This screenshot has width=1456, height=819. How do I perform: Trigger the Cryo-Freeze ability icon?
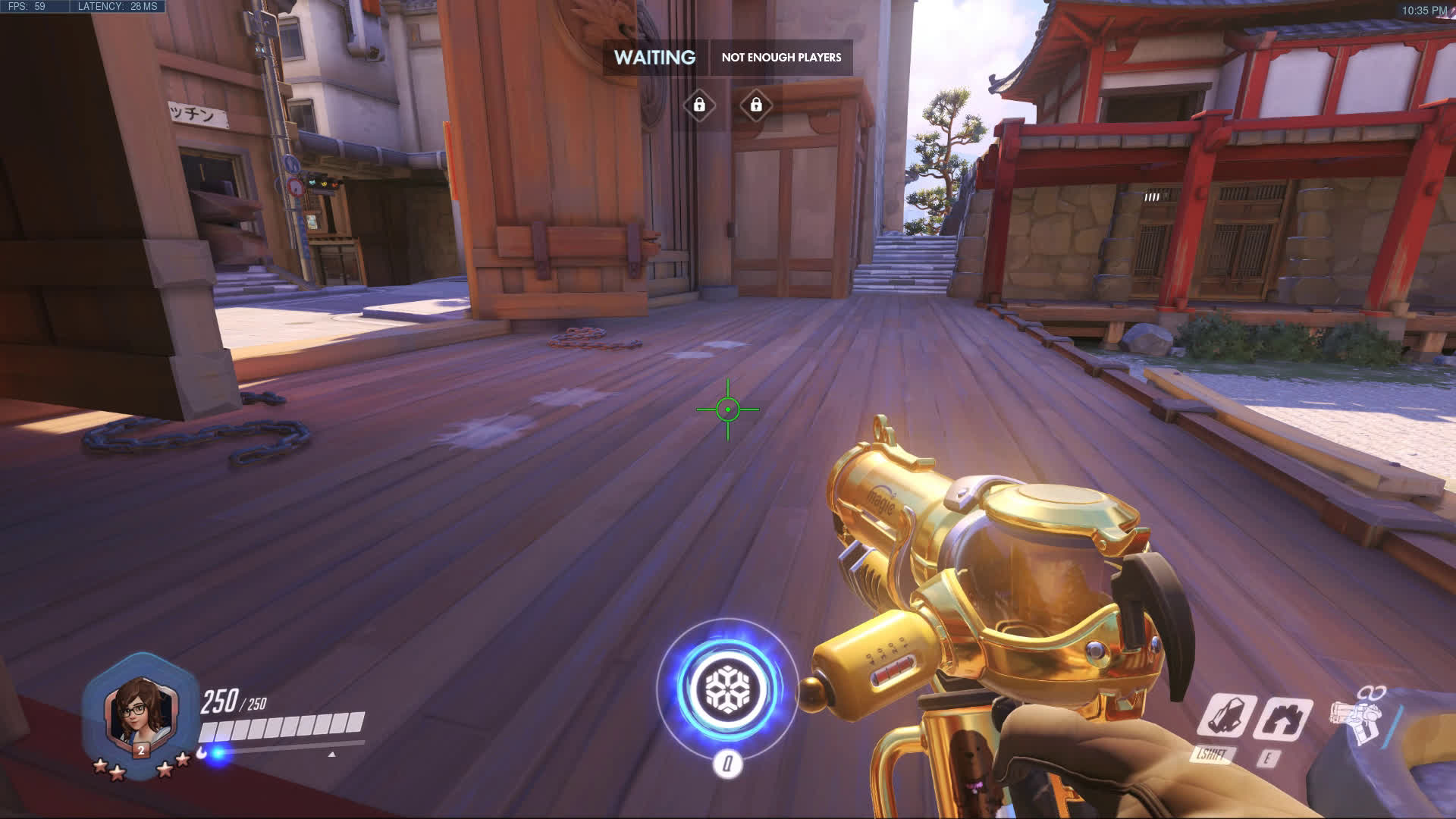(1225, 716)
